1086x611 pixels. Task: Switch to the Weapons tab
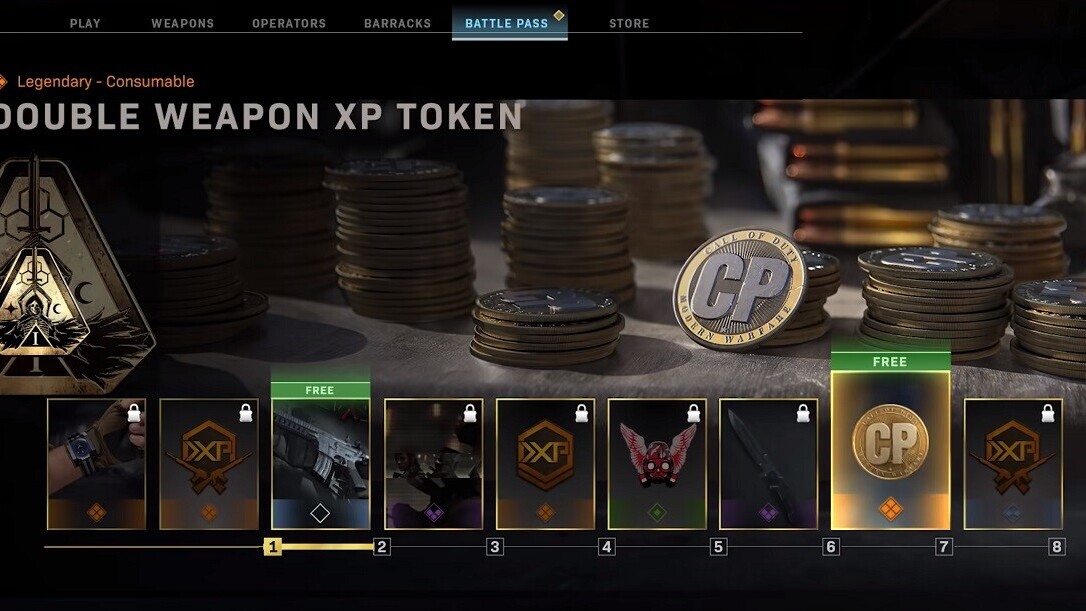[x=182, y=23]
